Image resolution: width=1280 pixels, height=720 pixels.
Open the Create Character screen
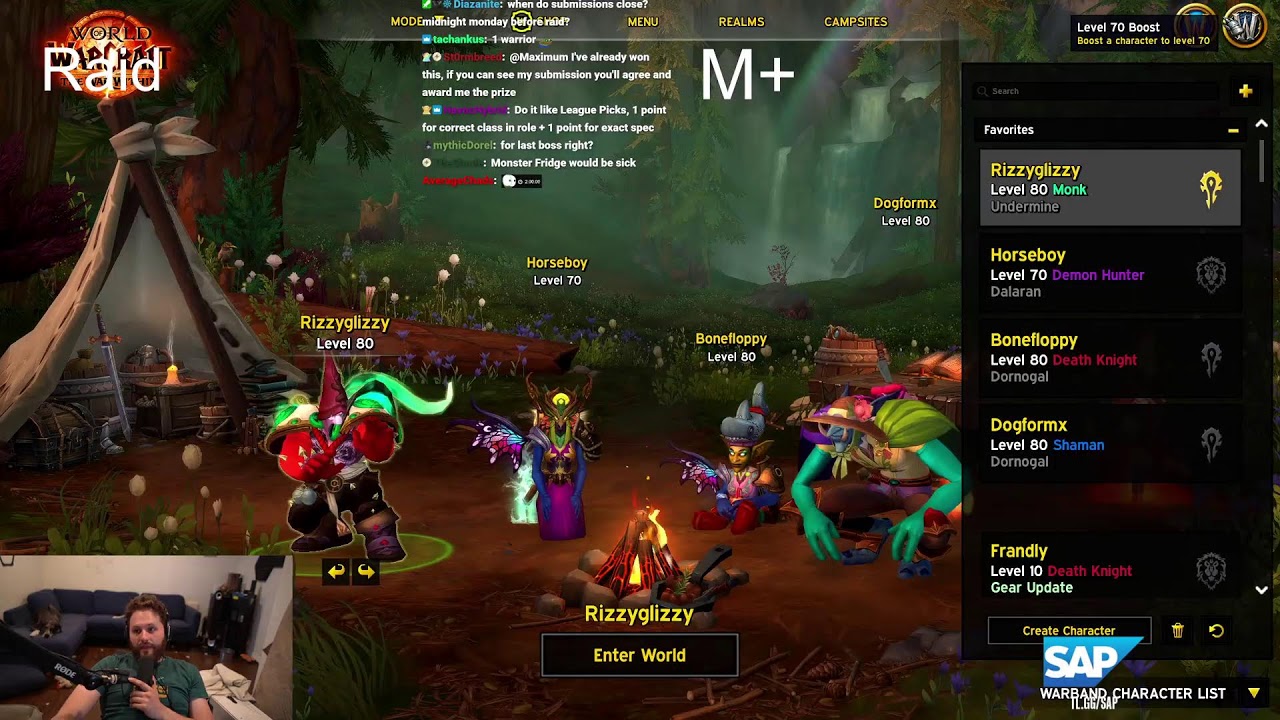tap(1068, 631)
